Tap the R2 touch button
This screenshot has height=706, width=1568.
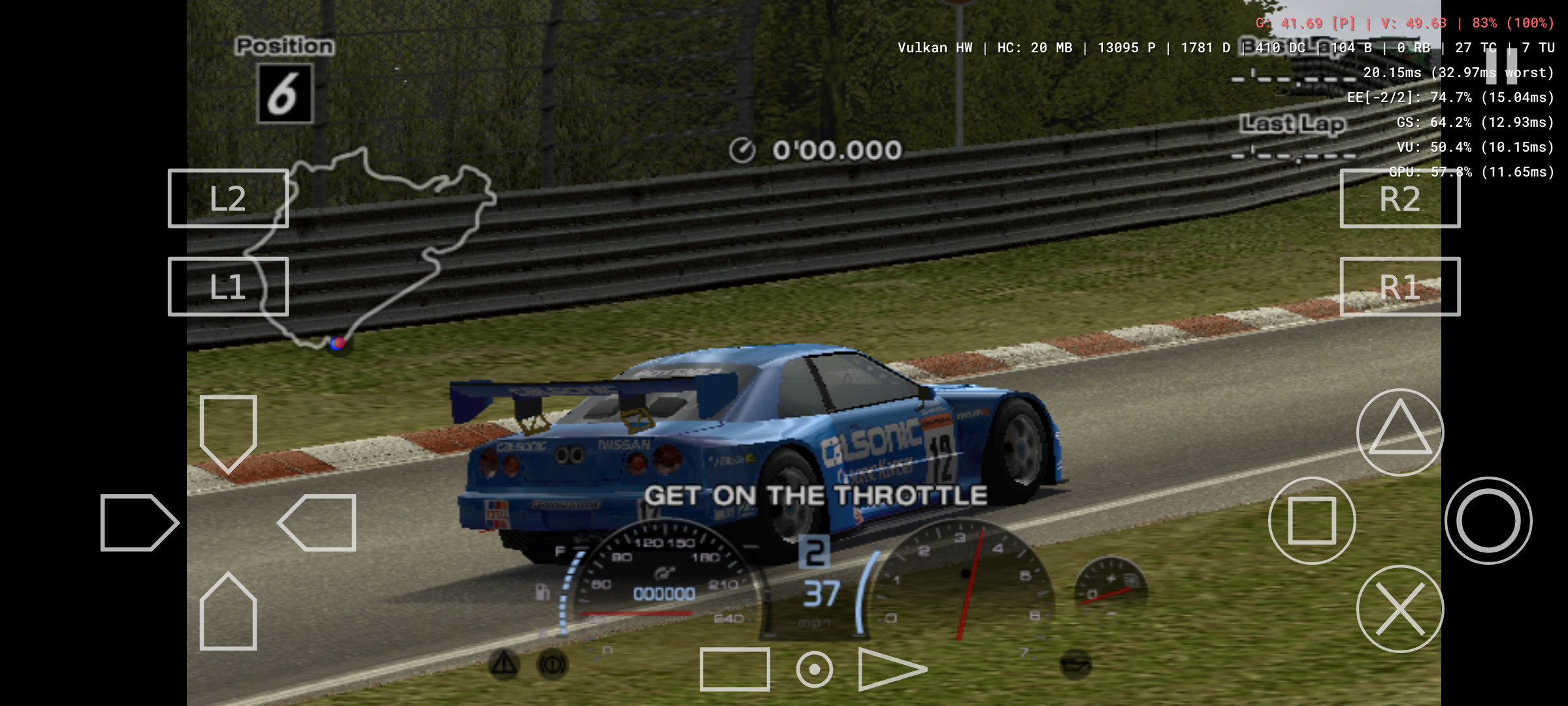pyautogui.click(x=1399, y=199)
